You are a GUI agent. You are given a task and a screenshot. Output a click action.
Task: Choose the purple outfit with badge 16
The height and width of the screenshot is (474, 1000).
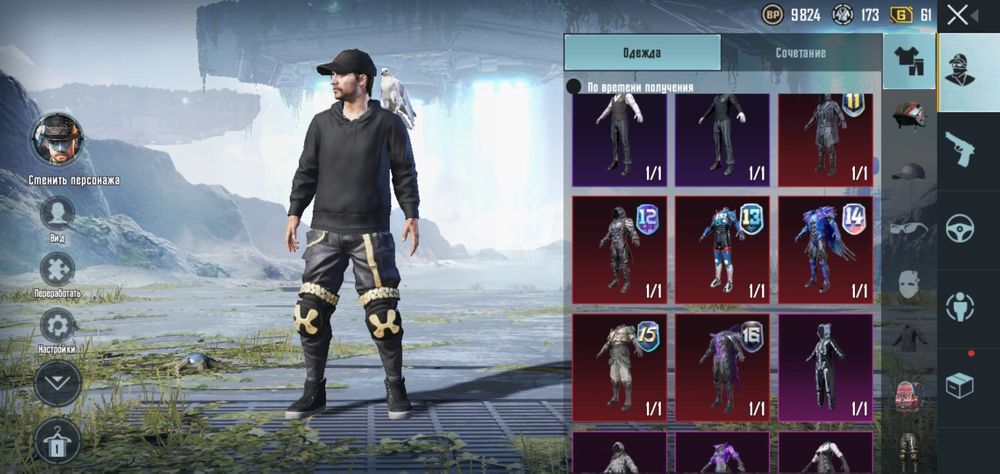pos(722,367)
